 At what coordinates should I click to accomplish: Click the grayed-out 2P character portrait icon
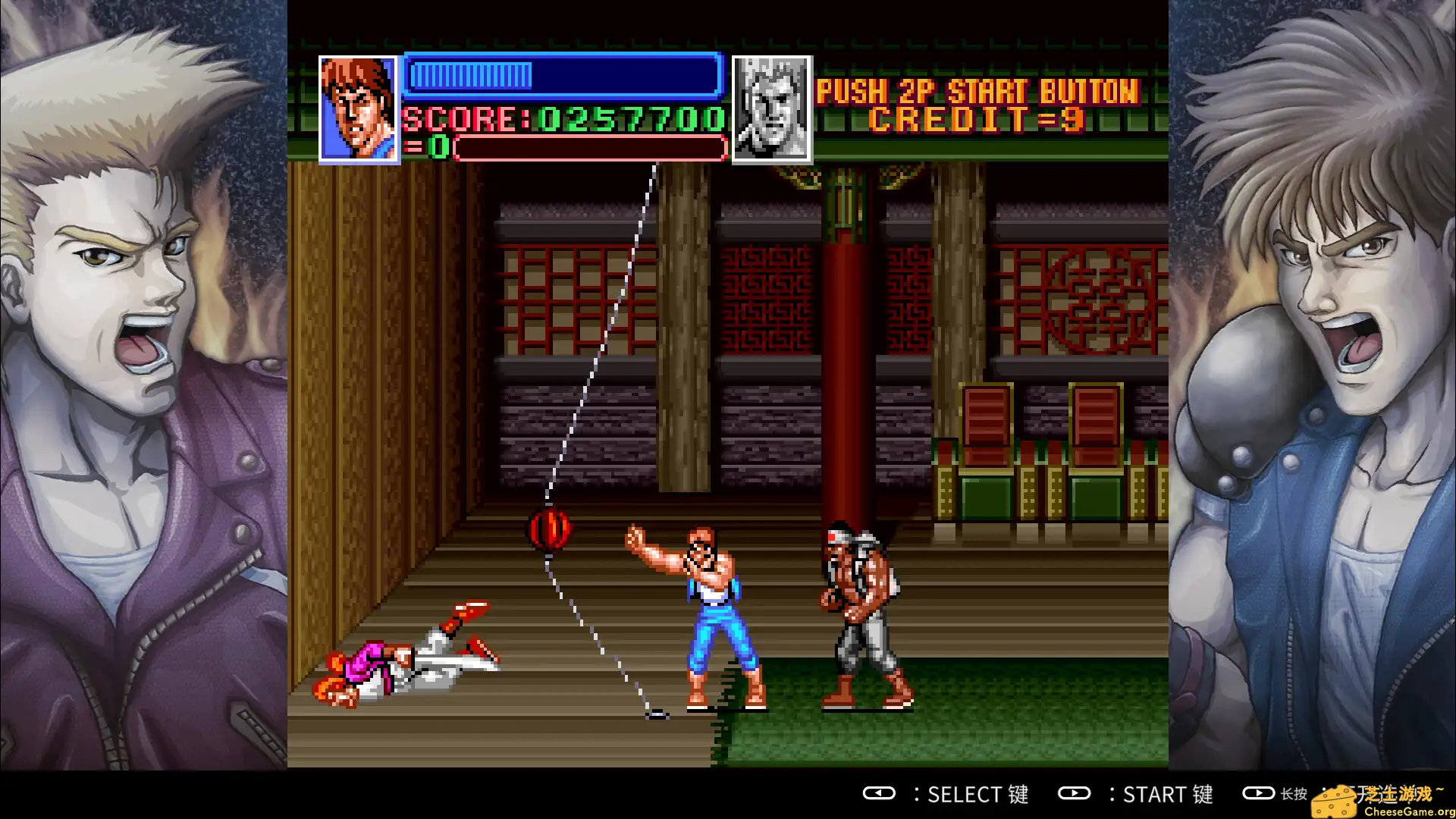click(771, 106)
